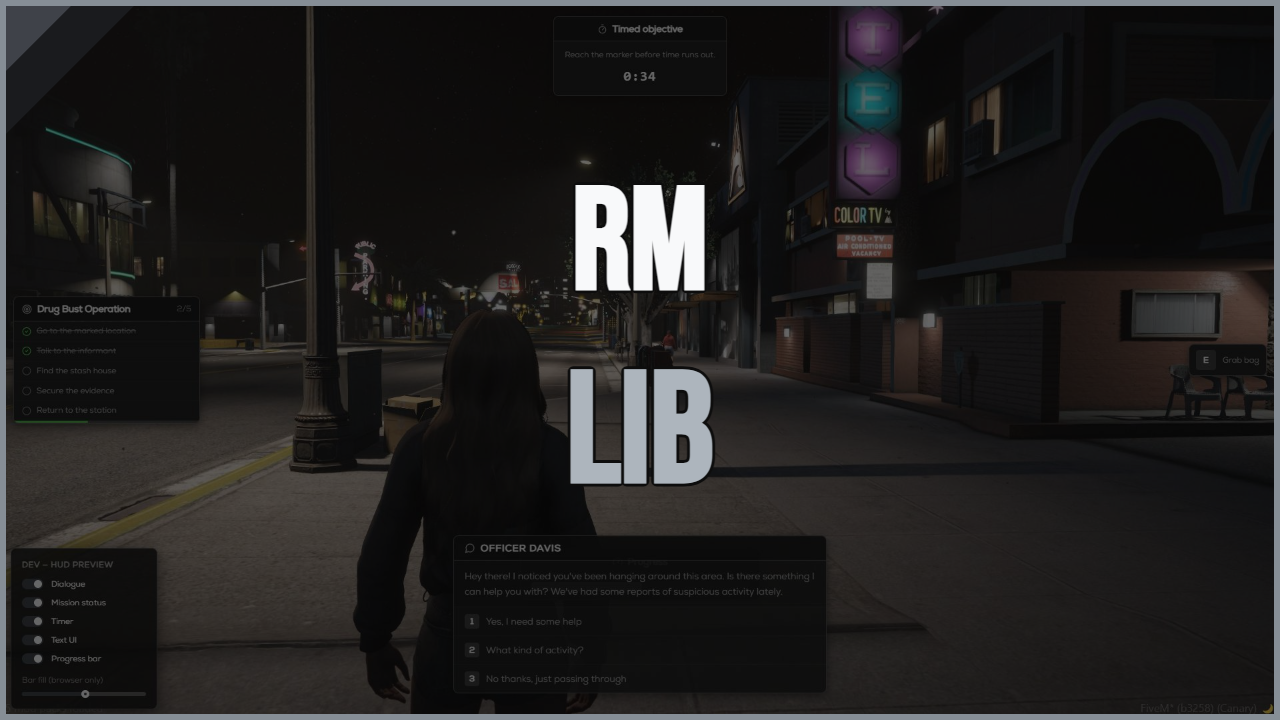Check the Secure the evidence objective circle
Screen dimensions: 1280x720
coord(26,391)
